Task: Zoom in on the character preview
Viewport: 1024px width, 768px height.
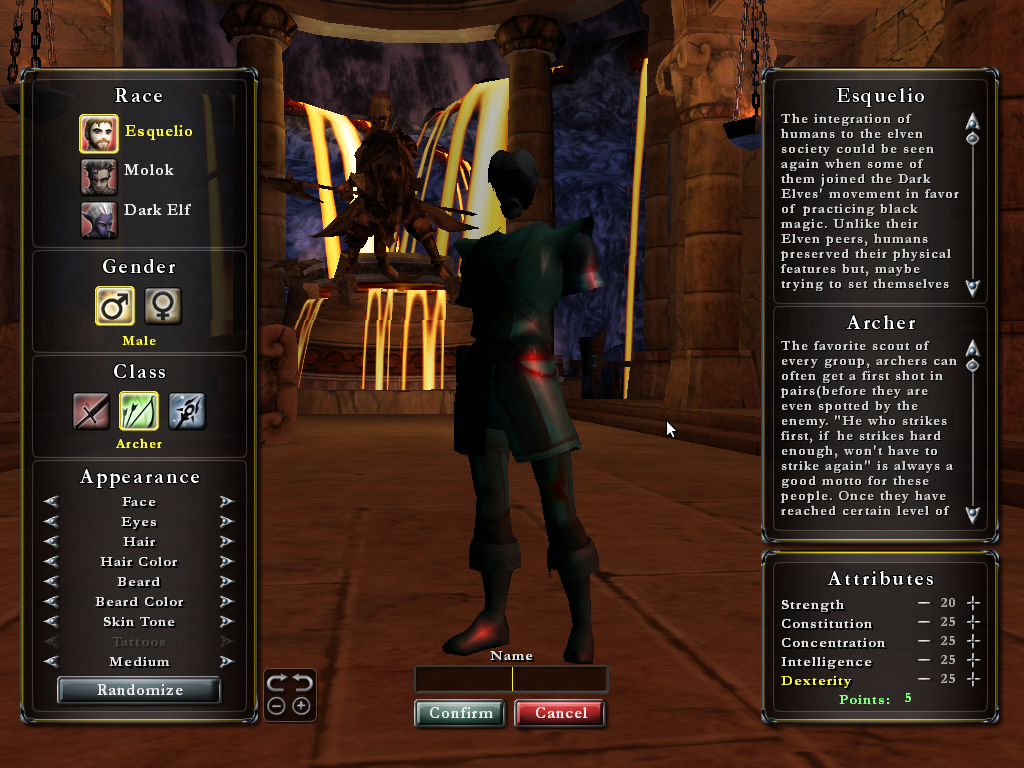Action: click(x=300, y=706)
